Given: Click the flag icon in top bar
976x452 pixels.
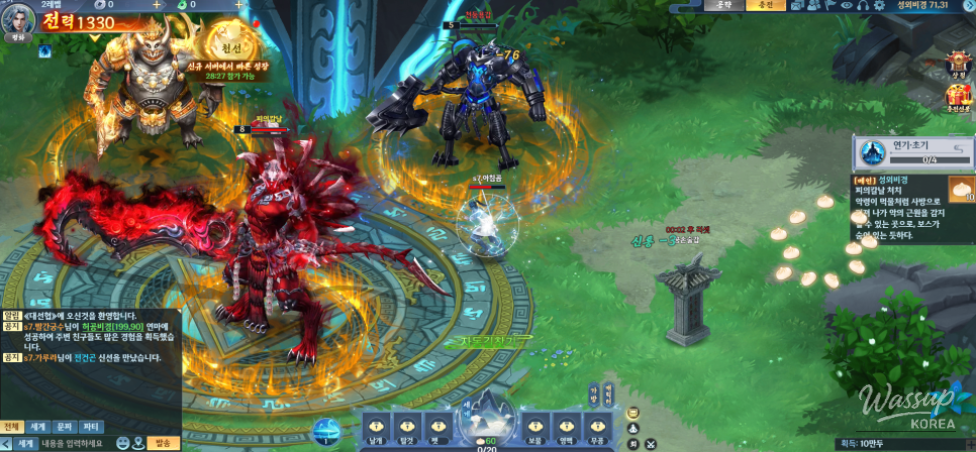Looking at the screenshot, I should click(829, 6).
